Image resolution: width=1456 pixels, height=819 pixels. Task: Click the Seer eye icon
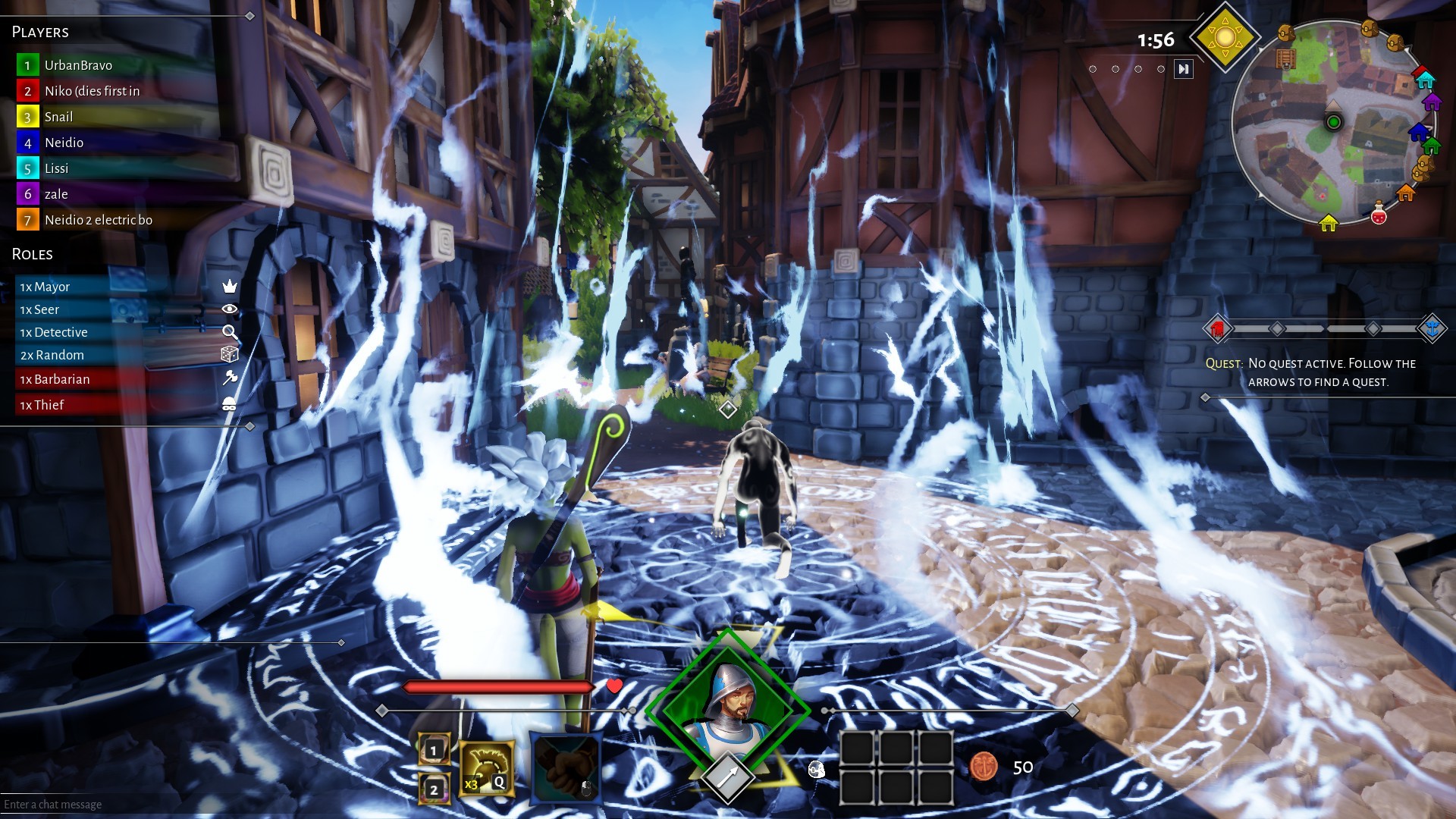click(230, 309)
